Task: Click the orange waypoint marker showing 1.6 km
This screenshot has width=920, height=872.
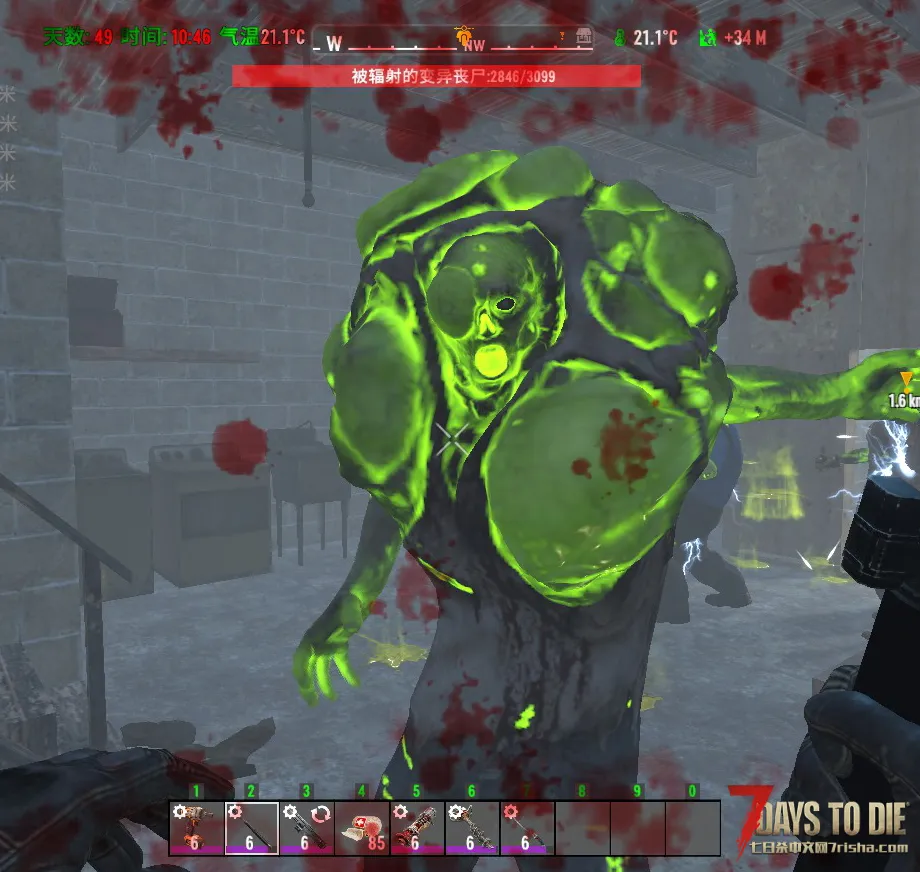Action: click(x=906, y=379)
